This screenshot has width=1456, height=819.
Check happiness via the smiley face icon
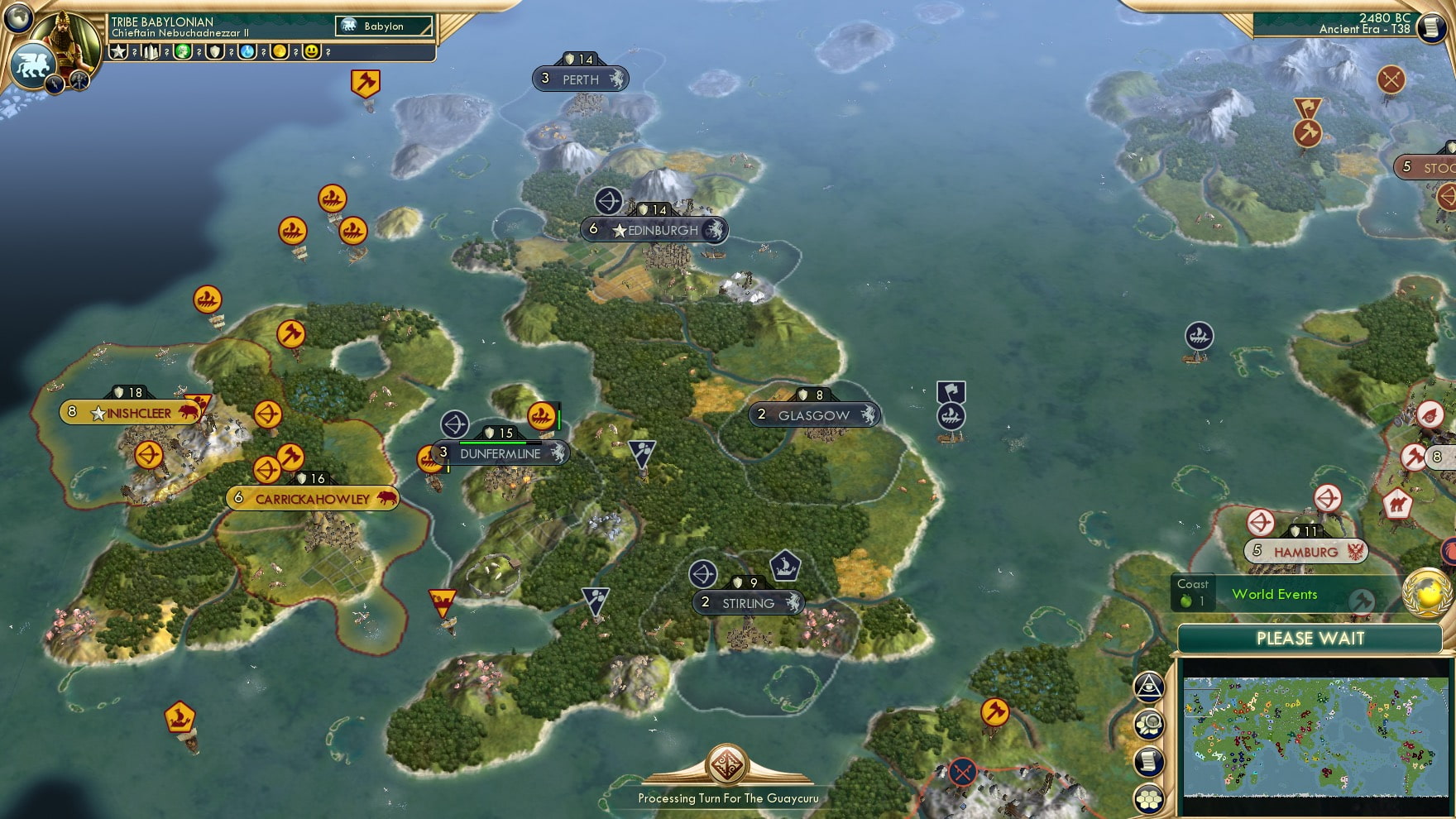[x=313, y=52]
